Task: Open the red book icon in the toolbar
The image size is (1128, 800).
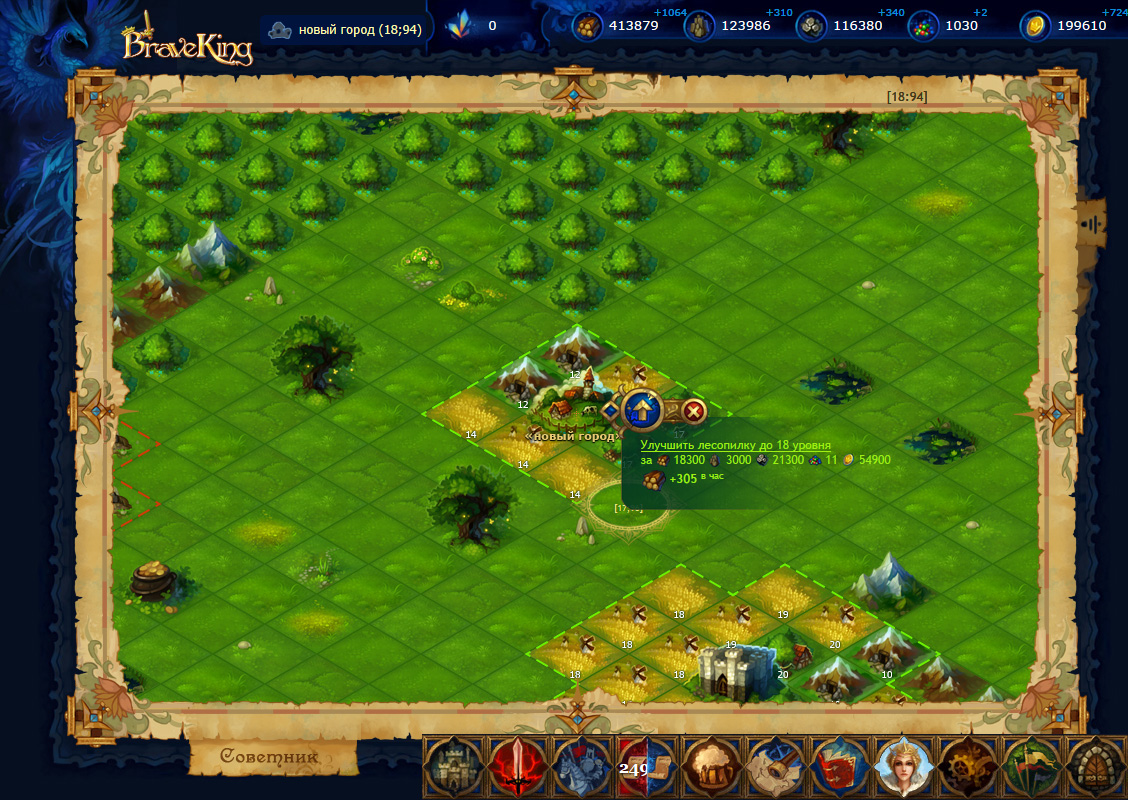Action: coord(839,768)
